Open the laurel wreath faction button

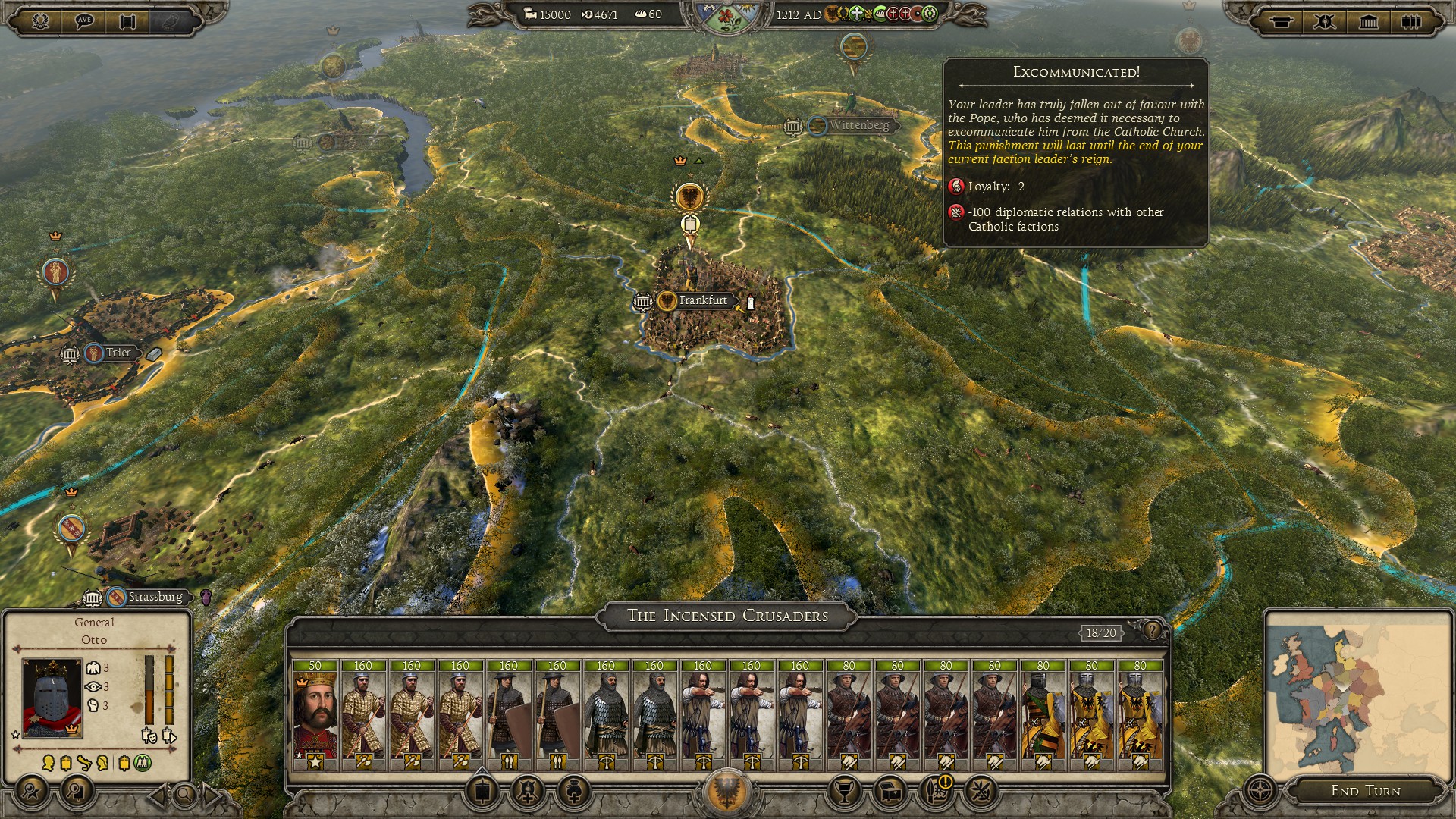point(40,21)
